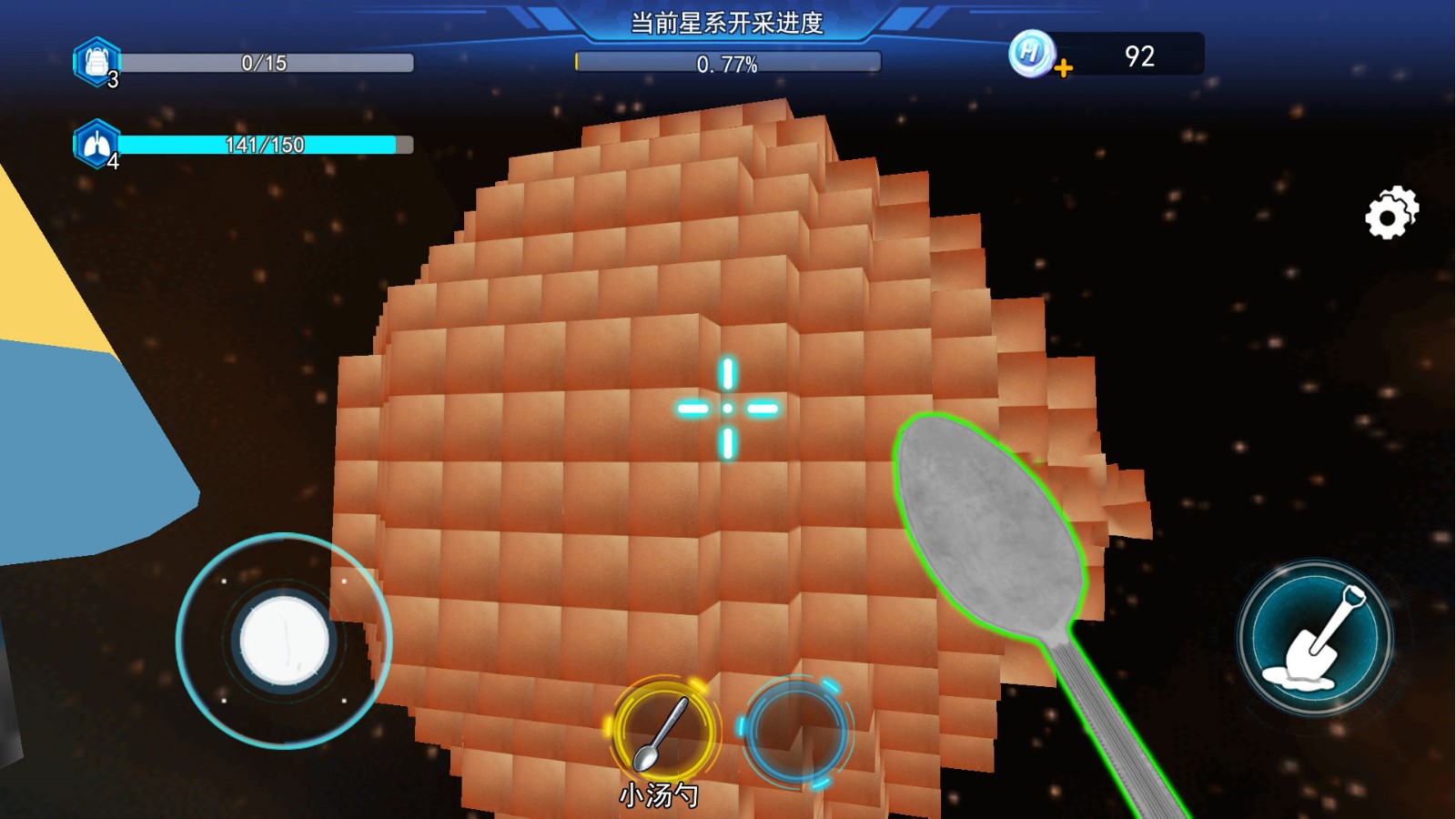Click the 0/15 backpack capacity bar
This screenshot has height=819, width=1456.
[x=268, y=62]
